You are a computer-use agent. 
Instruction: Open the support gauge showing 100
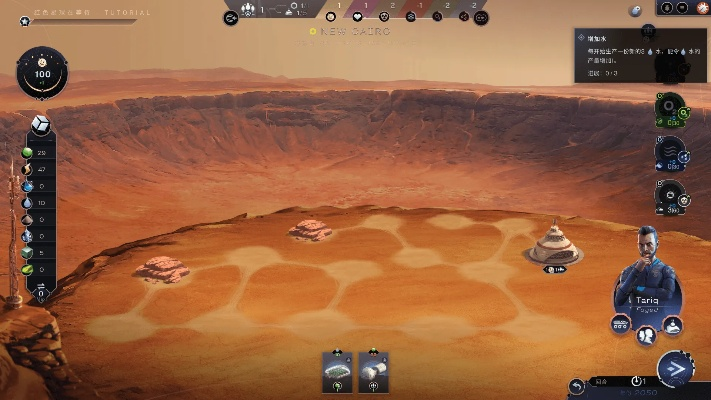pos(43,75)
